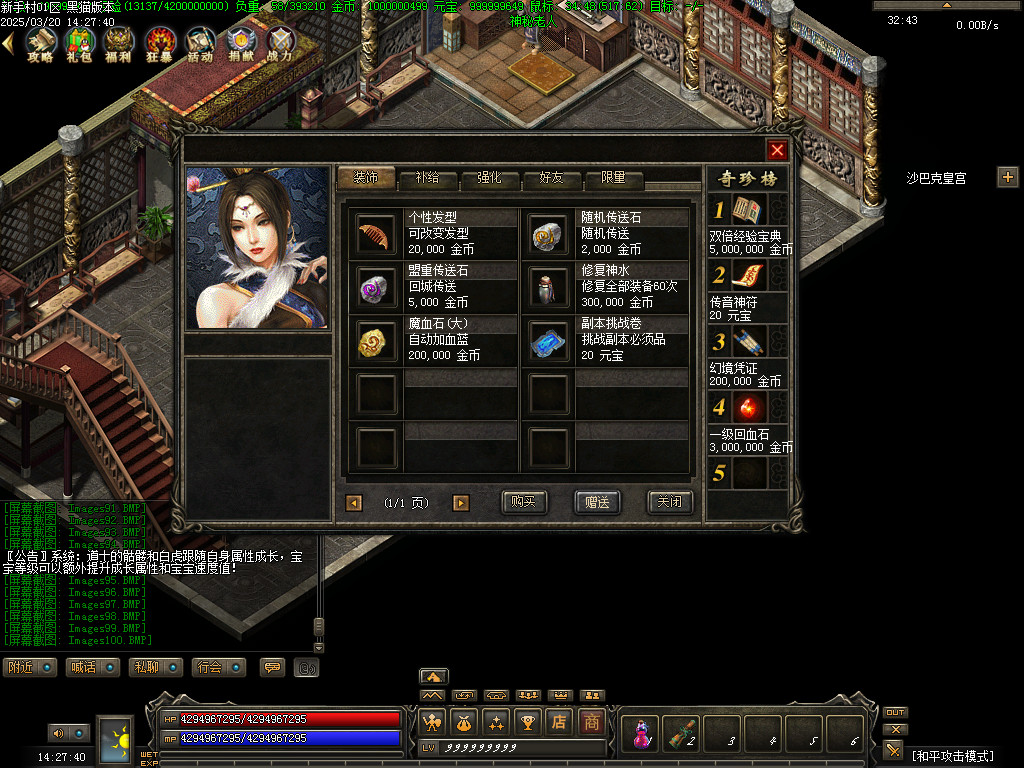The width and height of the screenshot is (1024, 768).
Task: Close the shop window with the red X
Action: tap(777, 150)
